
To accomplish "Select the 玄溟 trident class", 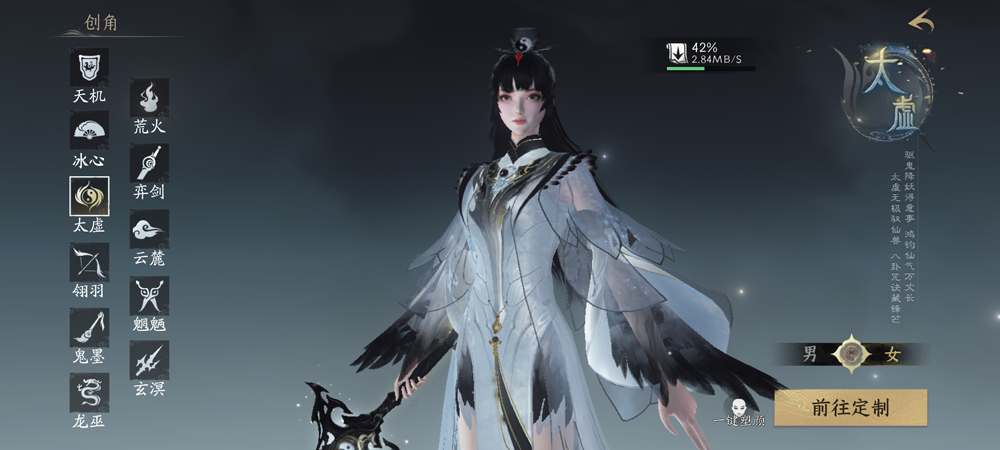I will (x=149, y=360).
